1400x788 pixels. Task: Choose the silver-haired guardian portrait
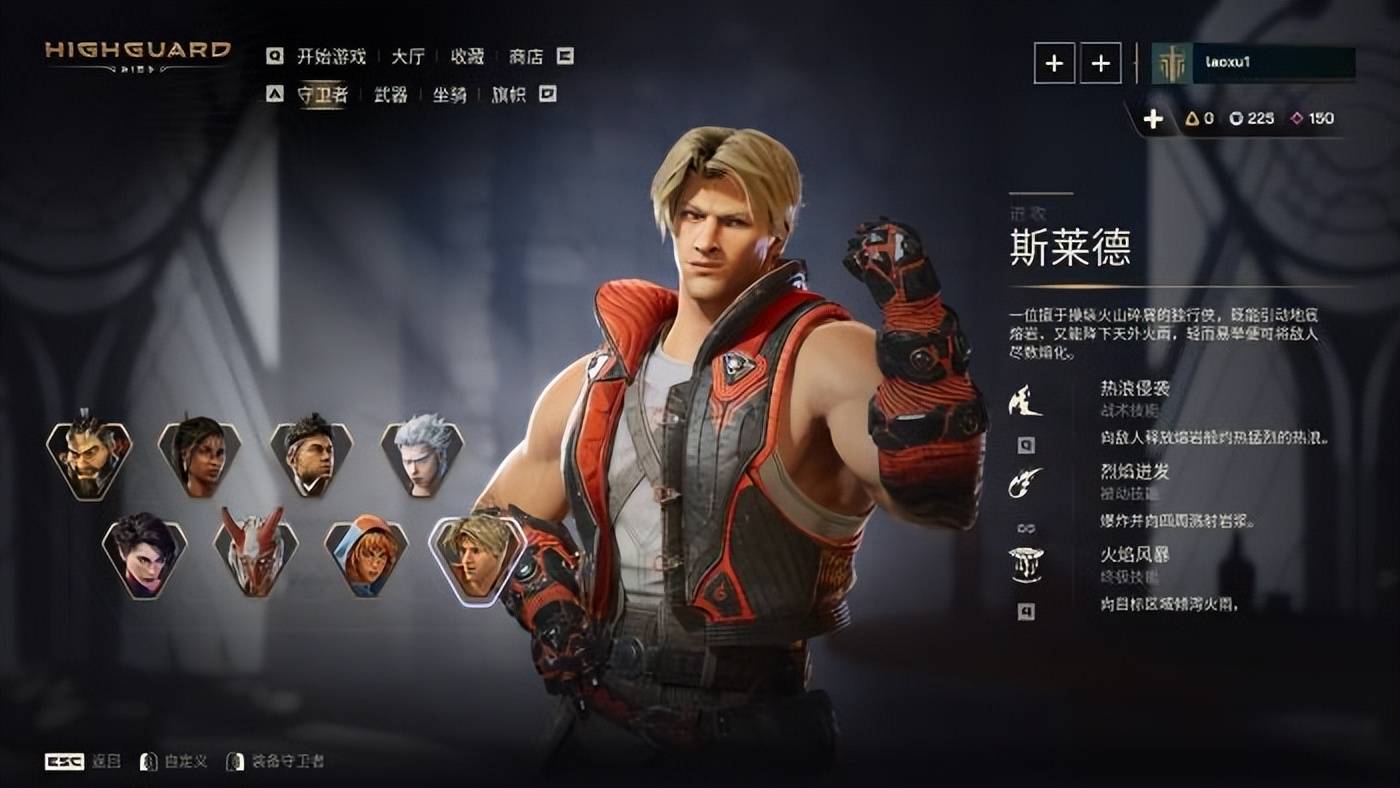coord(422,459)
